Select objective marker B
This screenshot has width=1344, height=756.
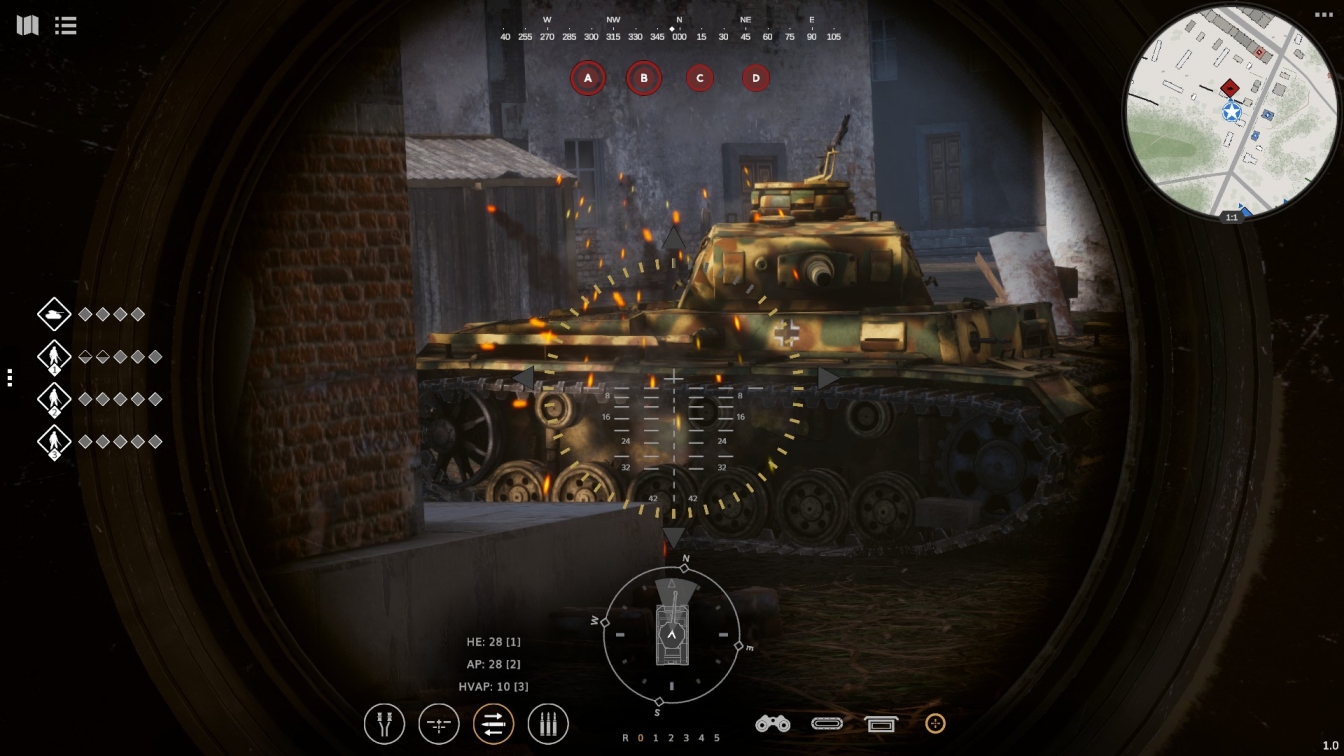pos(644,78)
